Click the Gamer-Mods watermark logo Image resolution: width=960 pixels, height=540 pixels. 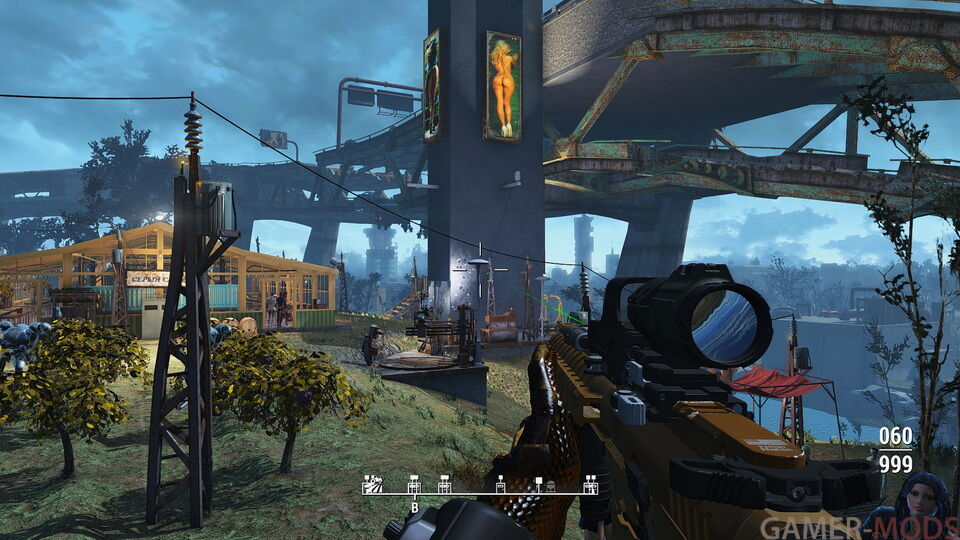857,527
